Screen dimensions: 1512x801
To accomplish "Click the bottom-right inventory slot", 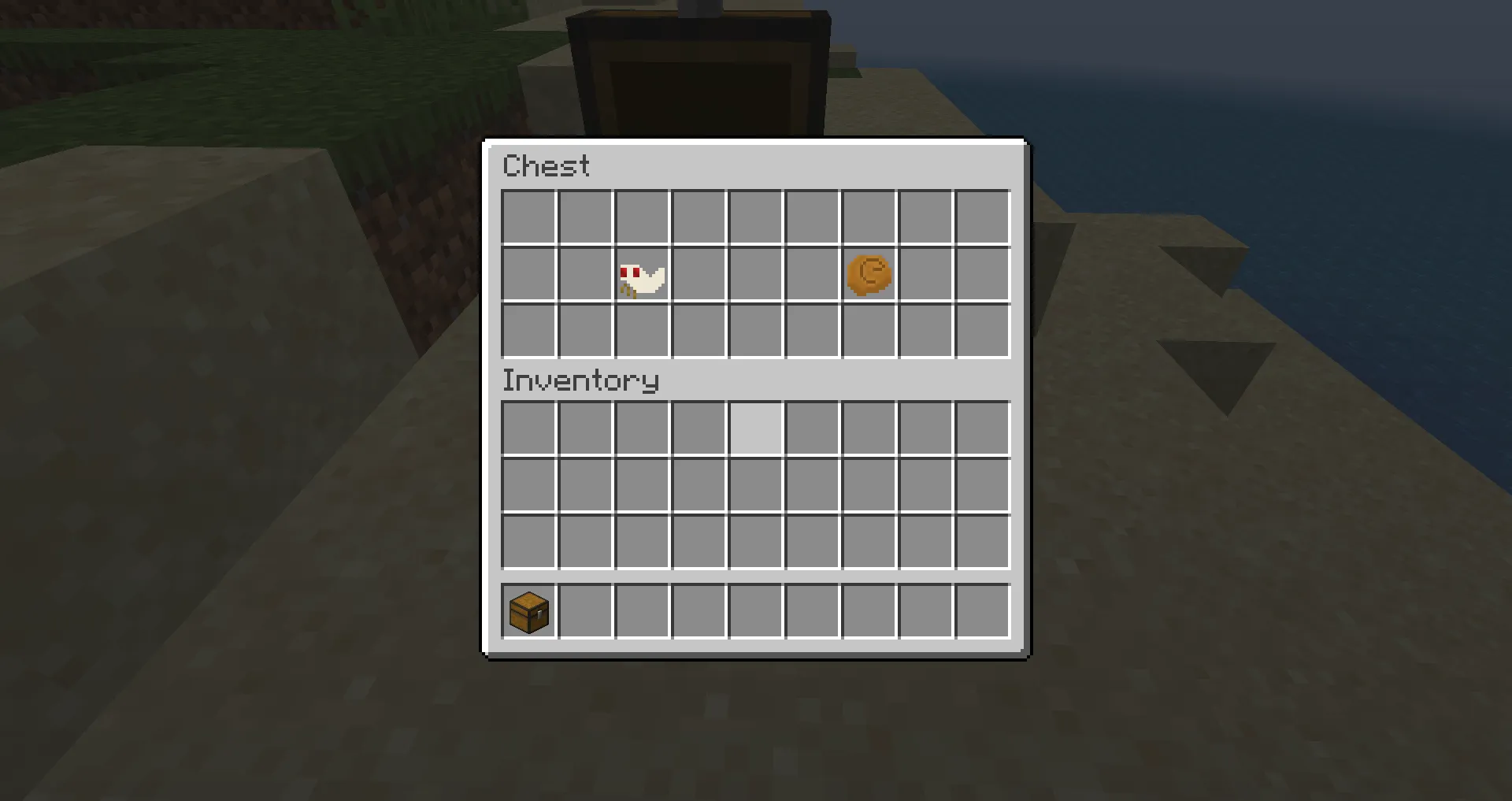I will (981, 541).
